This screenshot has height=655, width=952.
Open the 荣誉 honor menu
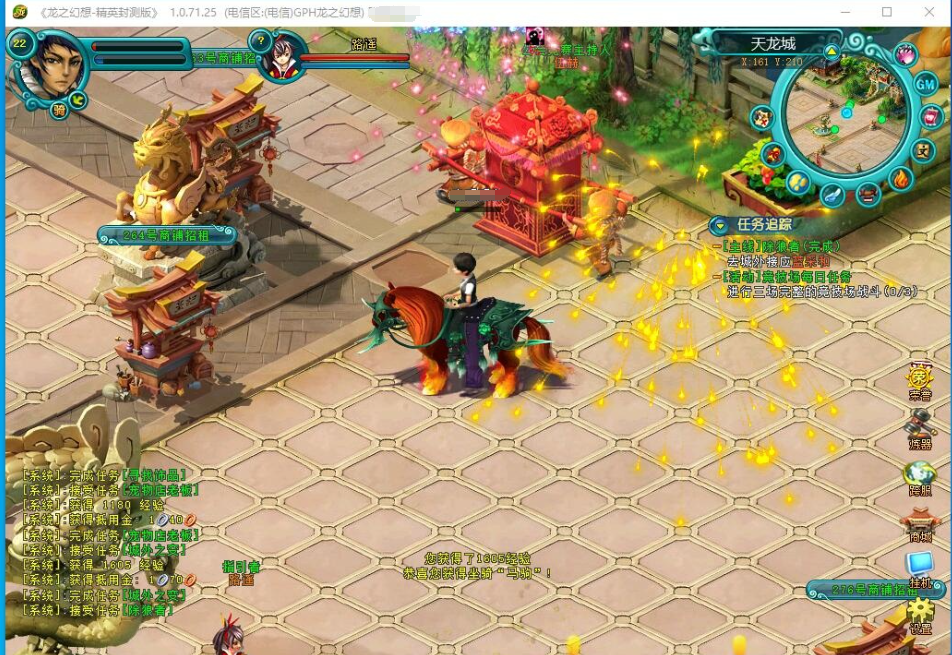pos(920,381)
